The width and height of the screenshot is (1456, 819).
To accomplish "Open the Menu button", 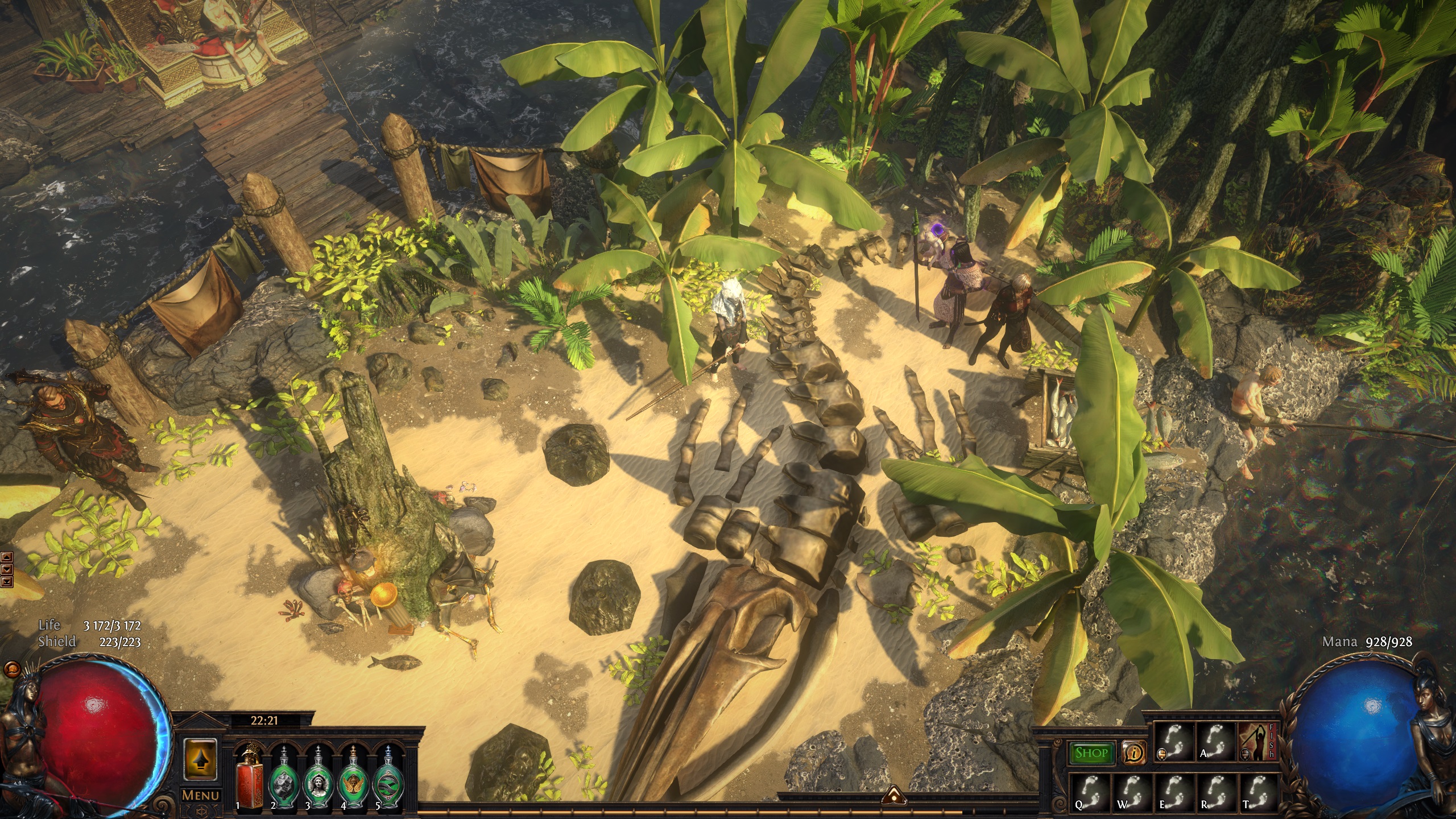I will coord(200,795).
